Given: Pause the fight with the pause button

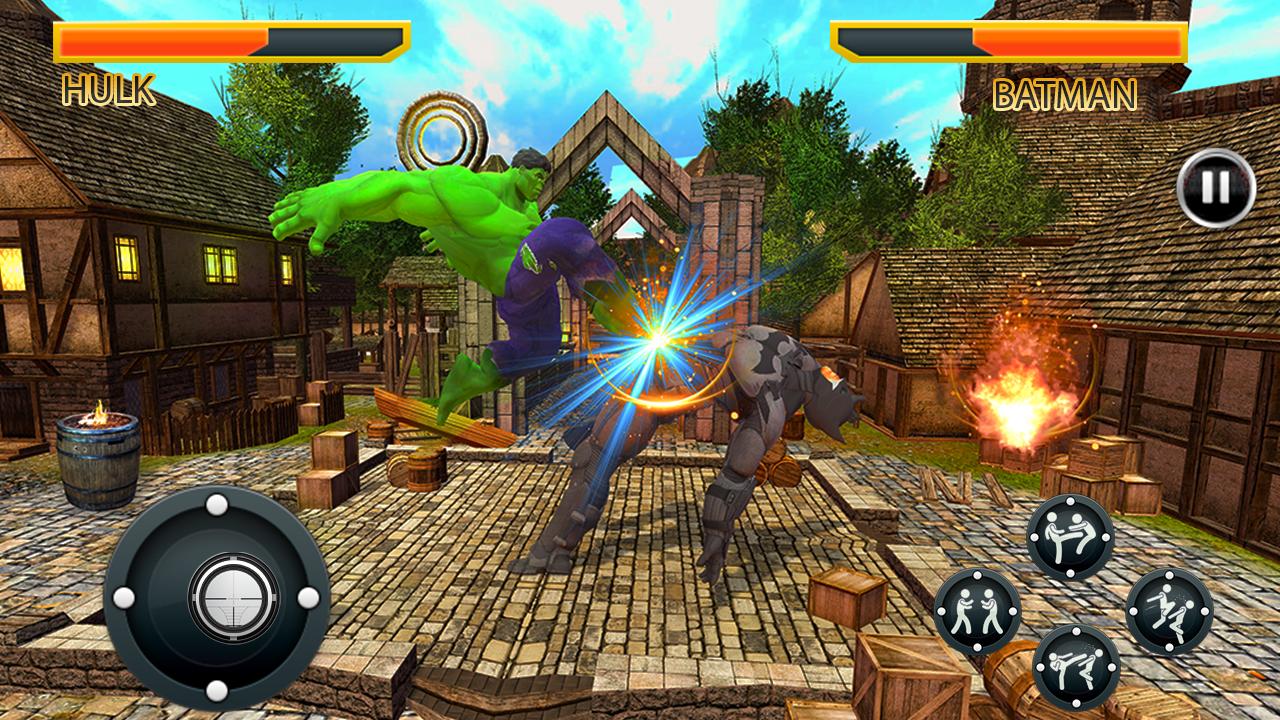Looking at the screenshot, I should click(1215, 187).
